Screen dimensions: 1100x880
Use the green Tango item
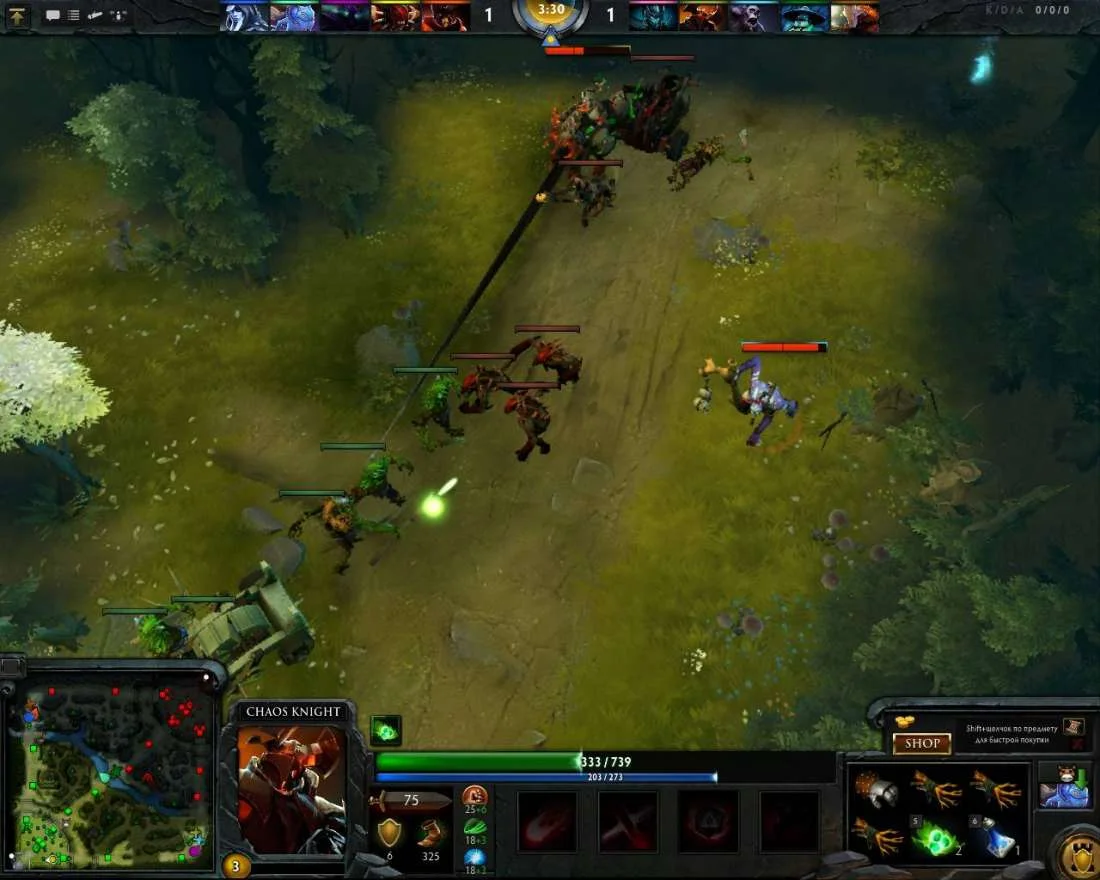point(937,836)
